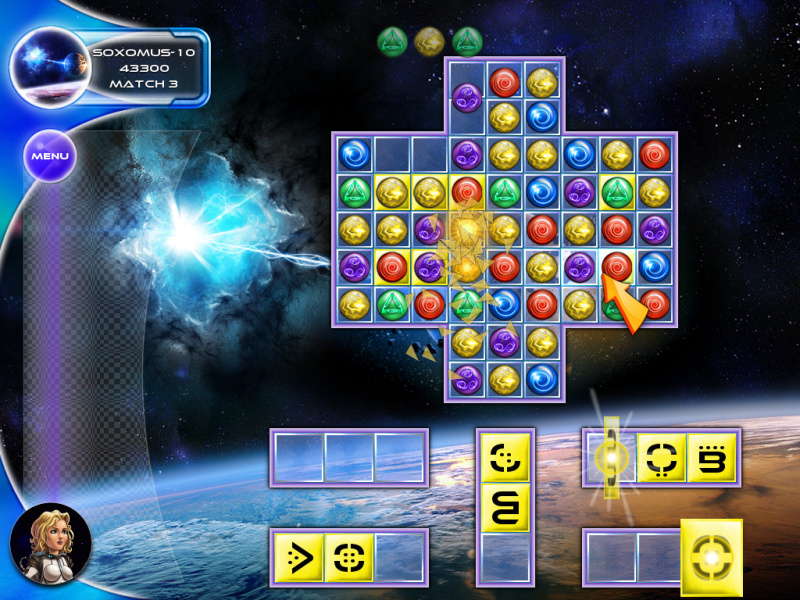Screen dimensions: 800x600
Task: Open the purple Menu button
Action: click(x=49, y=156)
